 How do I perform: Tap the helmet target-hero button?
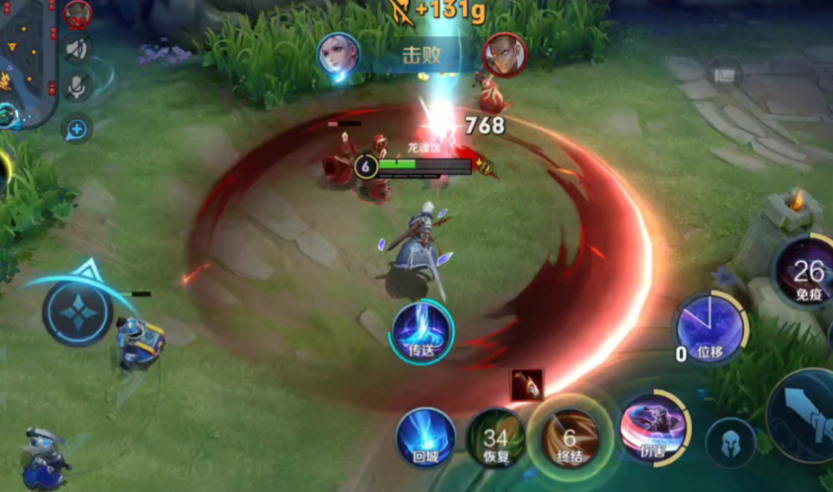tap(730, 441)
